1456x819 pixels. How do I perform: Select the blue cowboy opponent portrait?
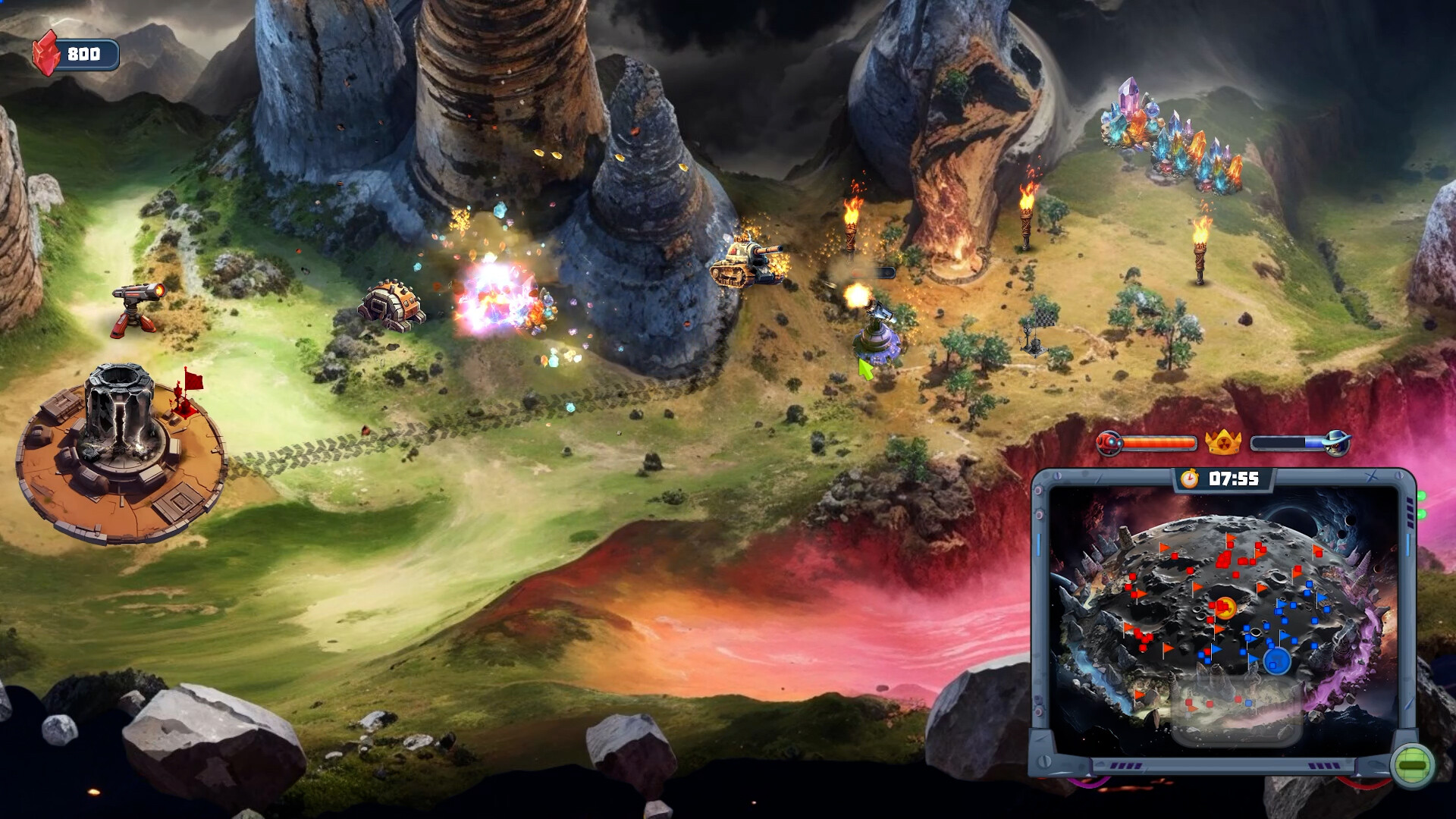[x=1338, y=443]
